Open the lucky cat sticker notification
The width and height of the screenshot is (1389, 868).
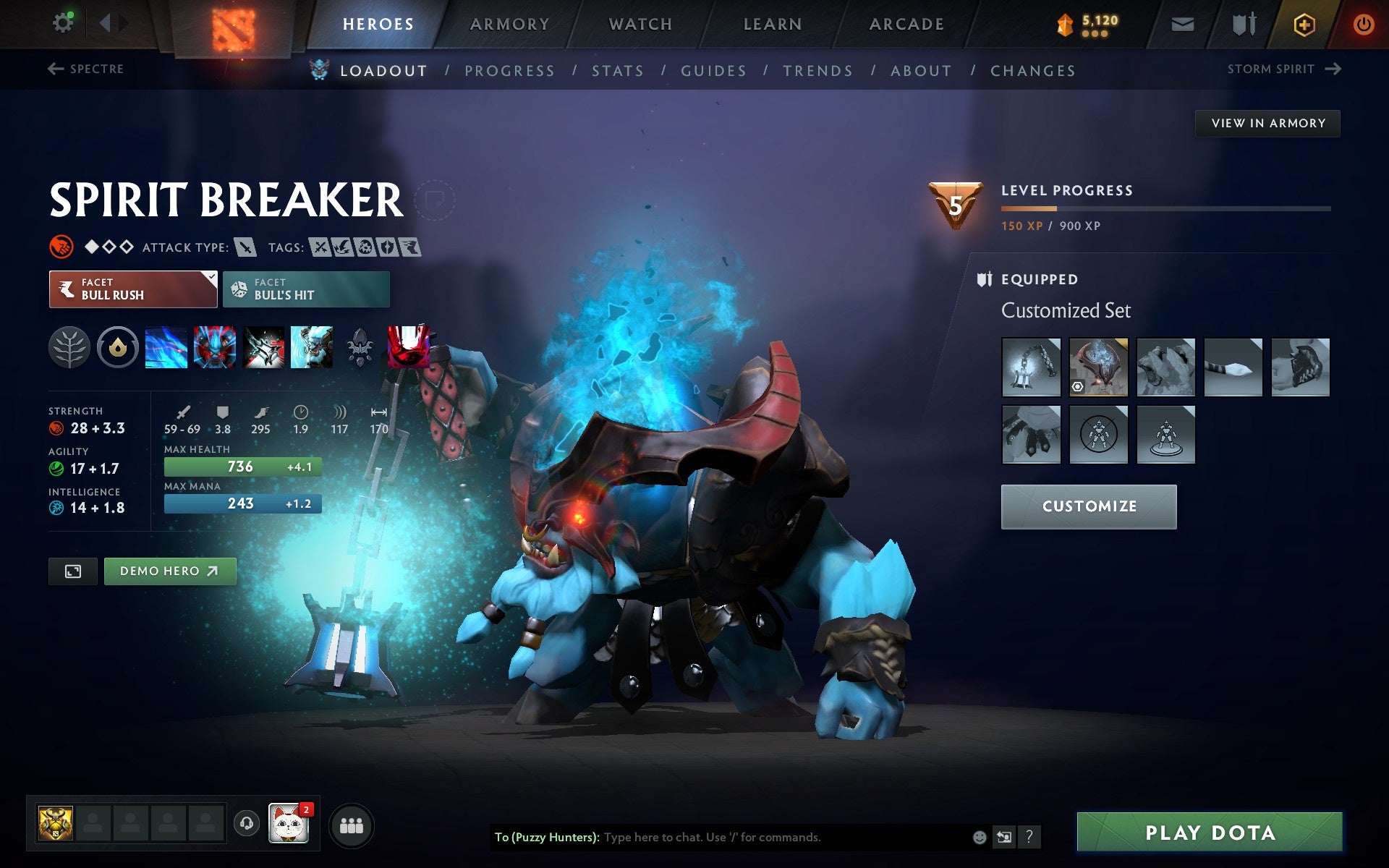(x=289, y=823)
